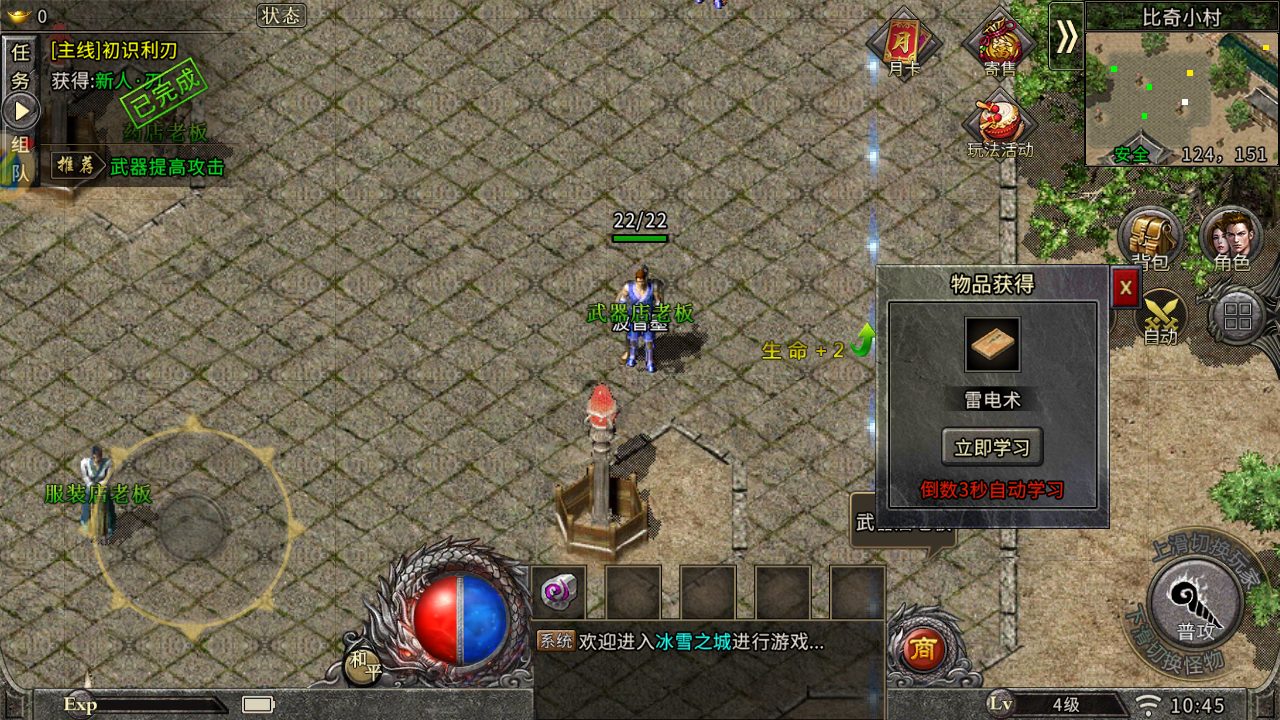Open the 角色 character panel
Viewport: 1280px width, 720px height.
[1229, 238]
